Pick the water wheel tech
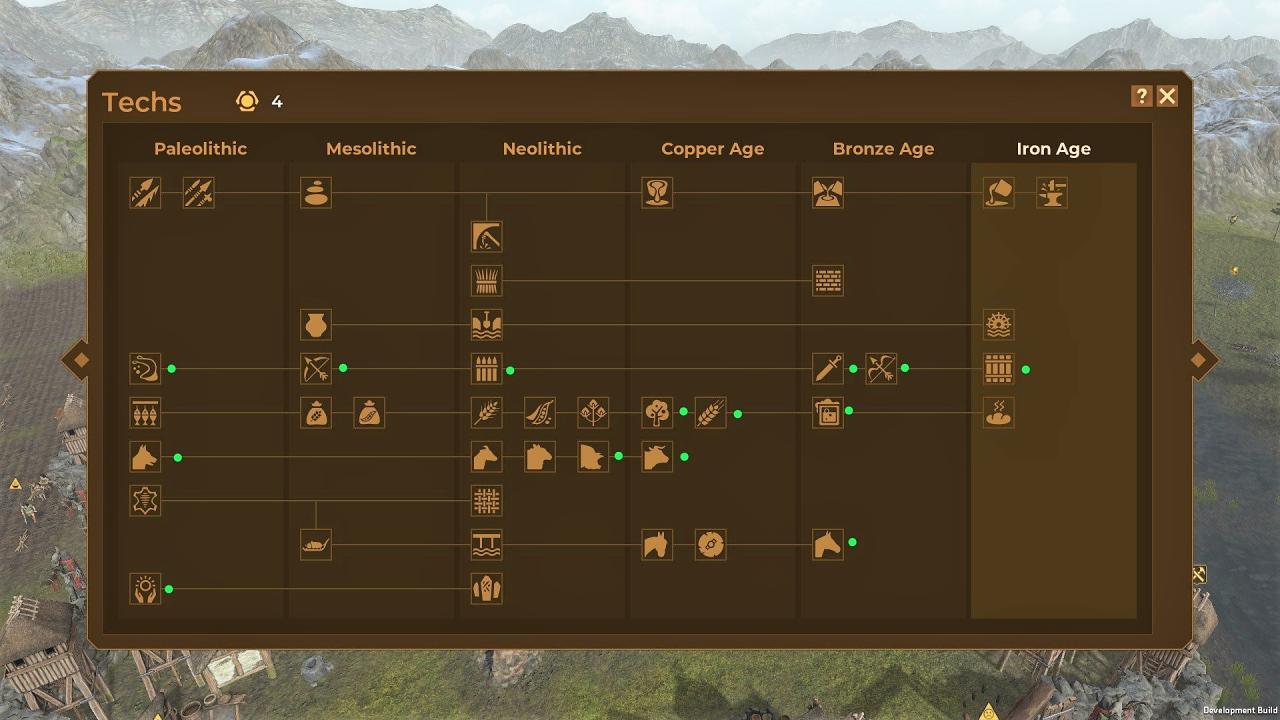The height and width of the screenshot is (720, 1280). [x=999, y=325]
